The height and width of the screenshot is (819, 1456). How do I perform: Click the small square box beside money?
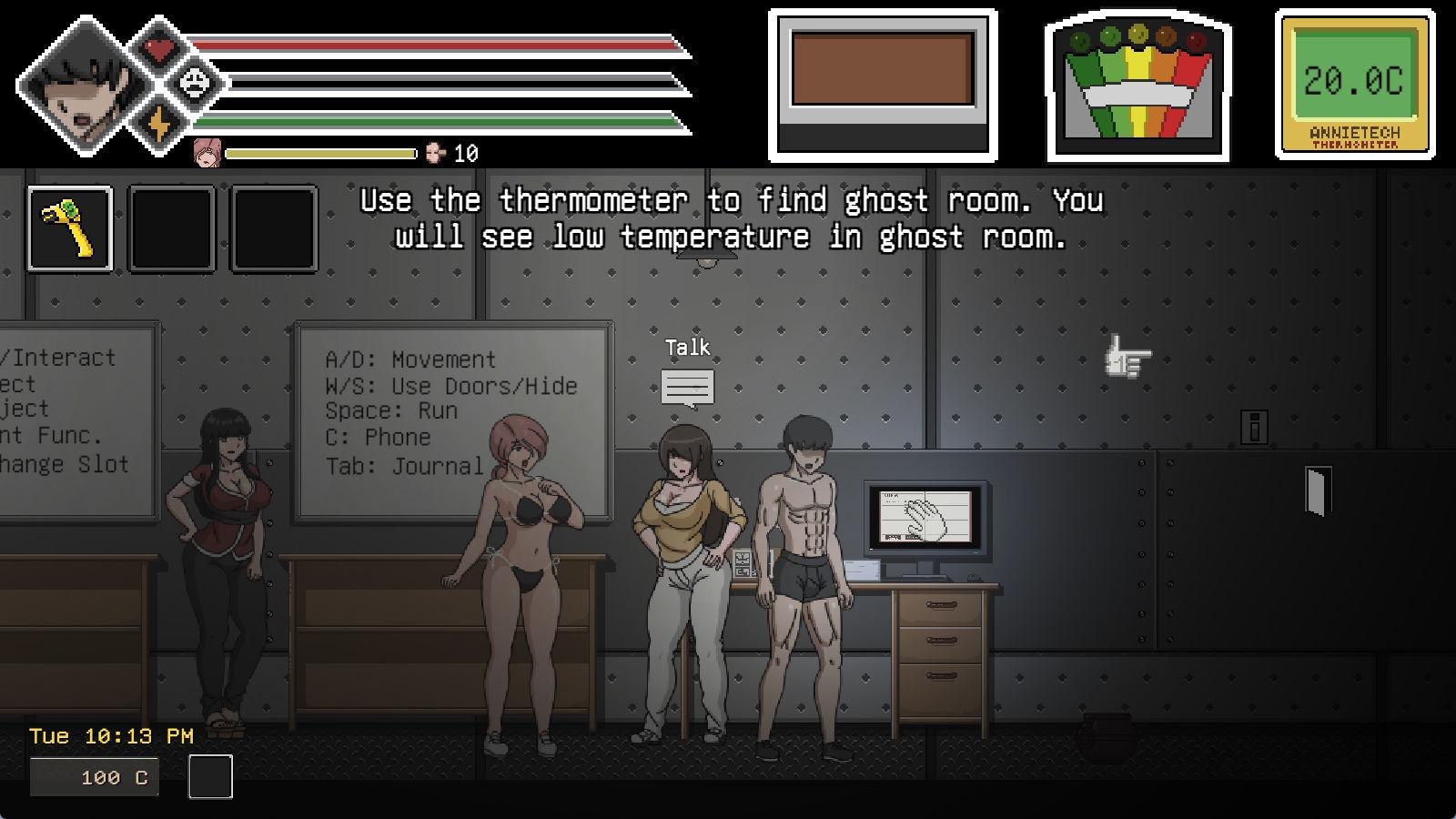pyautogui.click(x=210, y=777)
